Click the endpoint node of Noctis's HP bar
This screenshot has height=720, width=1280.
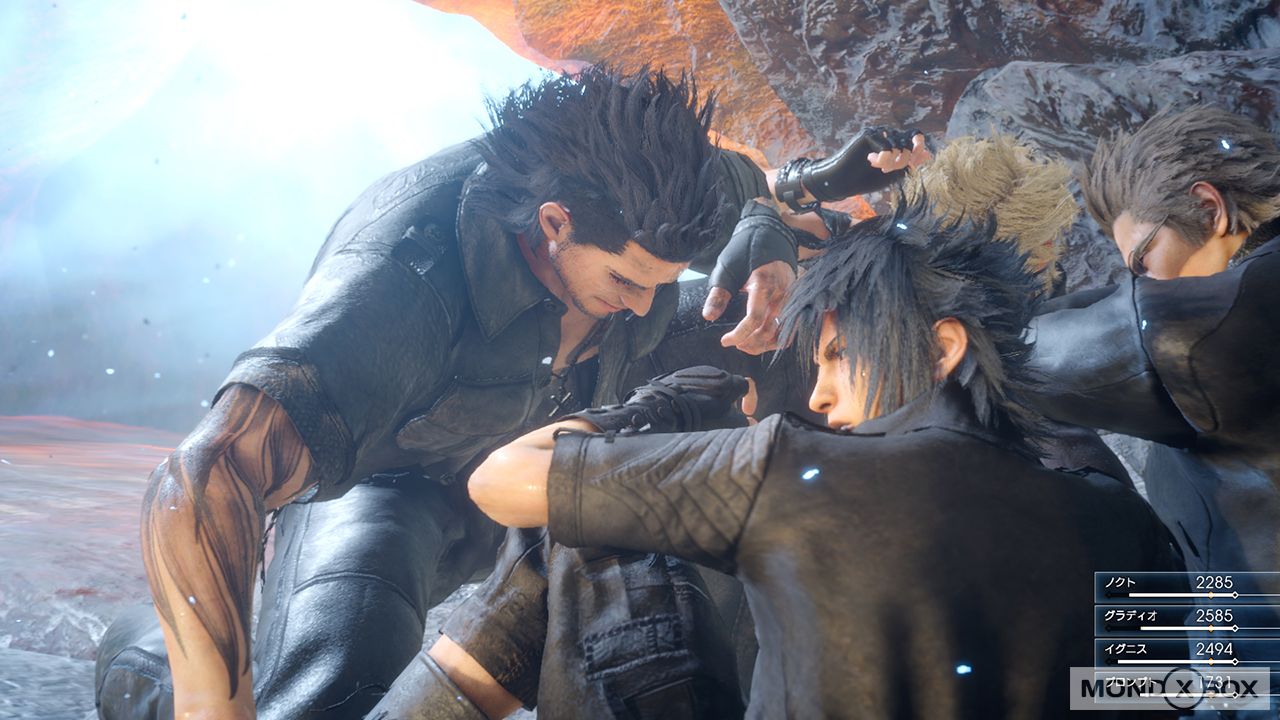click(x=1235, y=594)
